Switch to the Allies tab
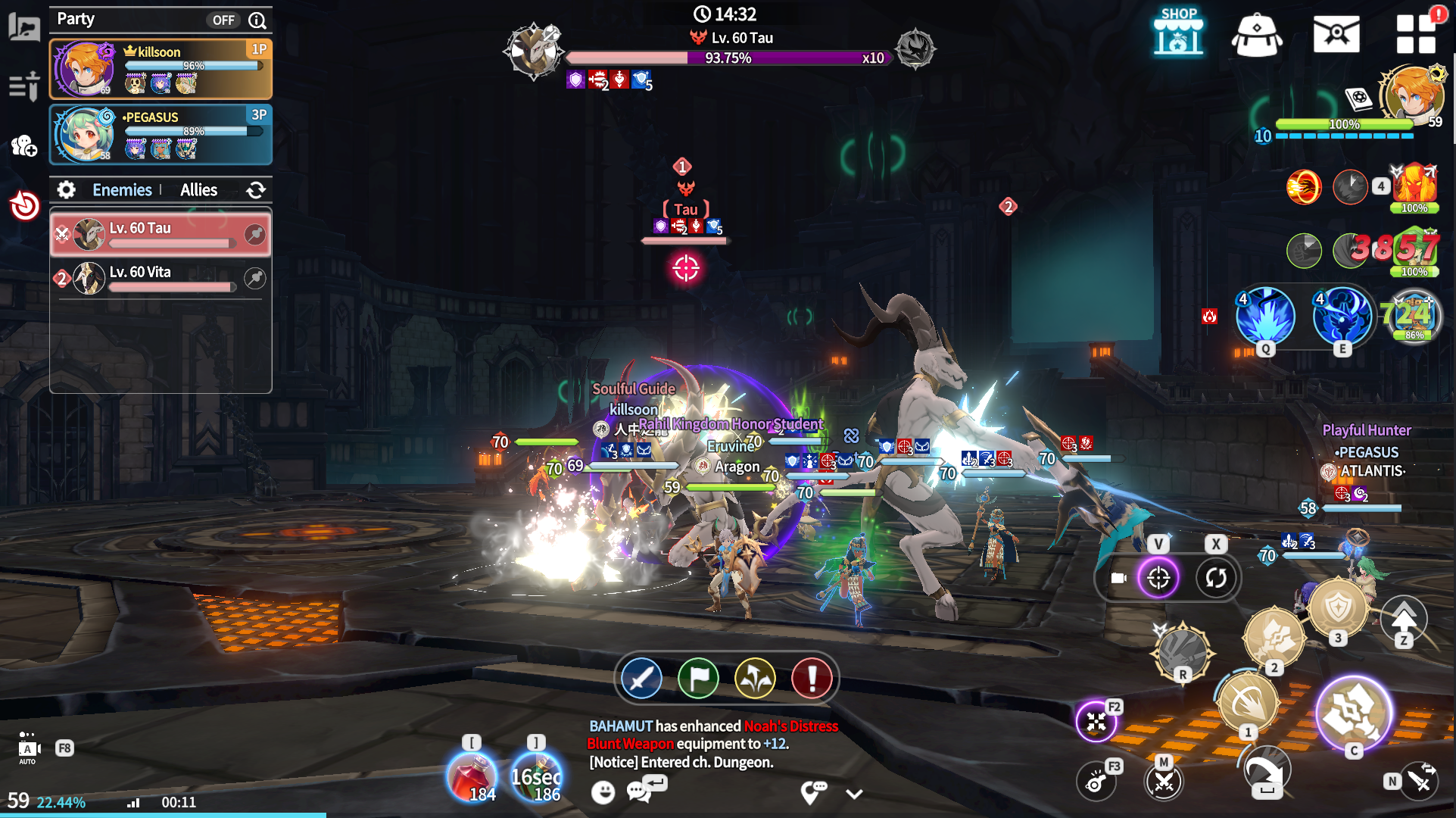The height and width of the screenshot is (818, 1456). [198, 190]
